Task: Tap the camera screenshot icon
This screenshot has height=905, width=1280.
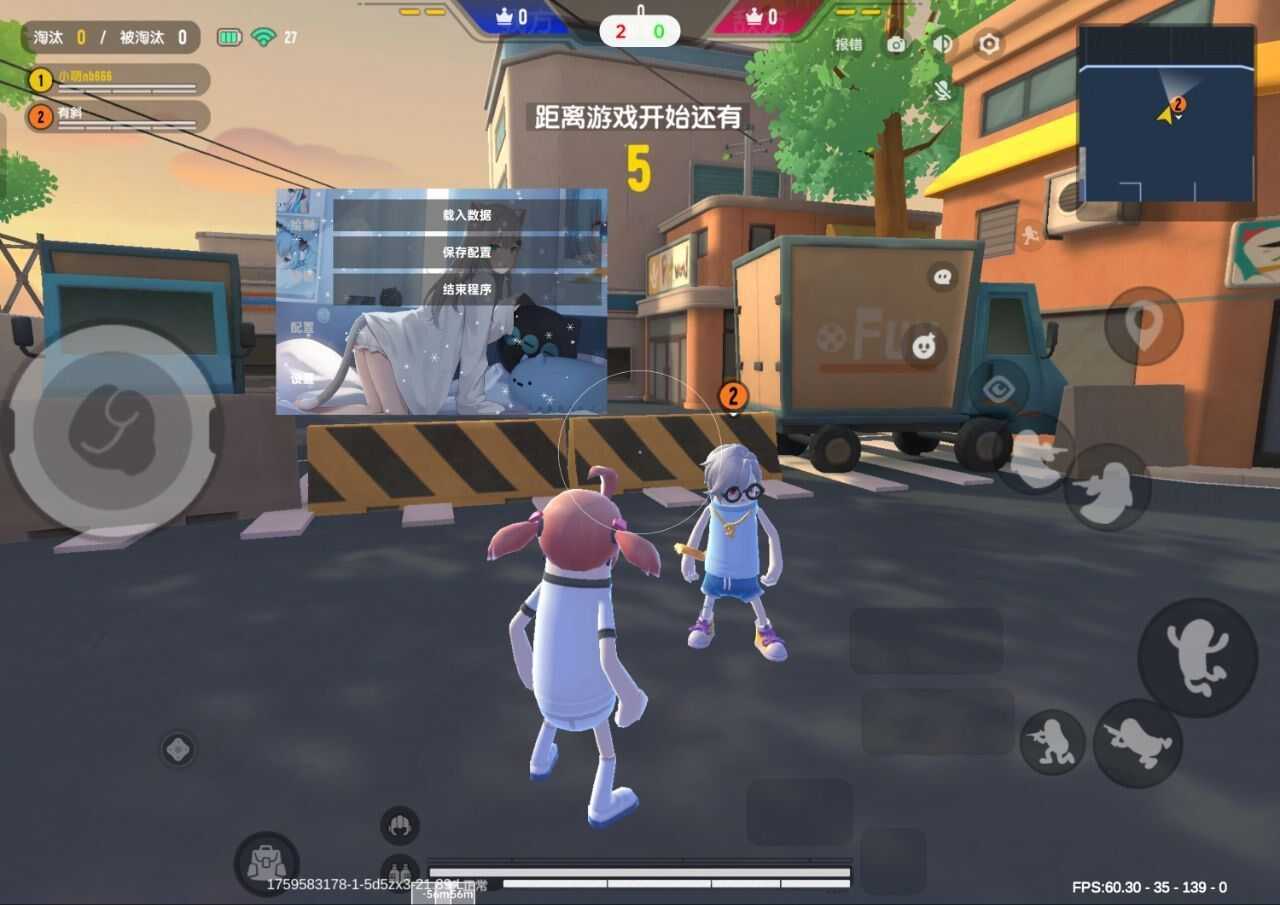Action: pos(896,44)
